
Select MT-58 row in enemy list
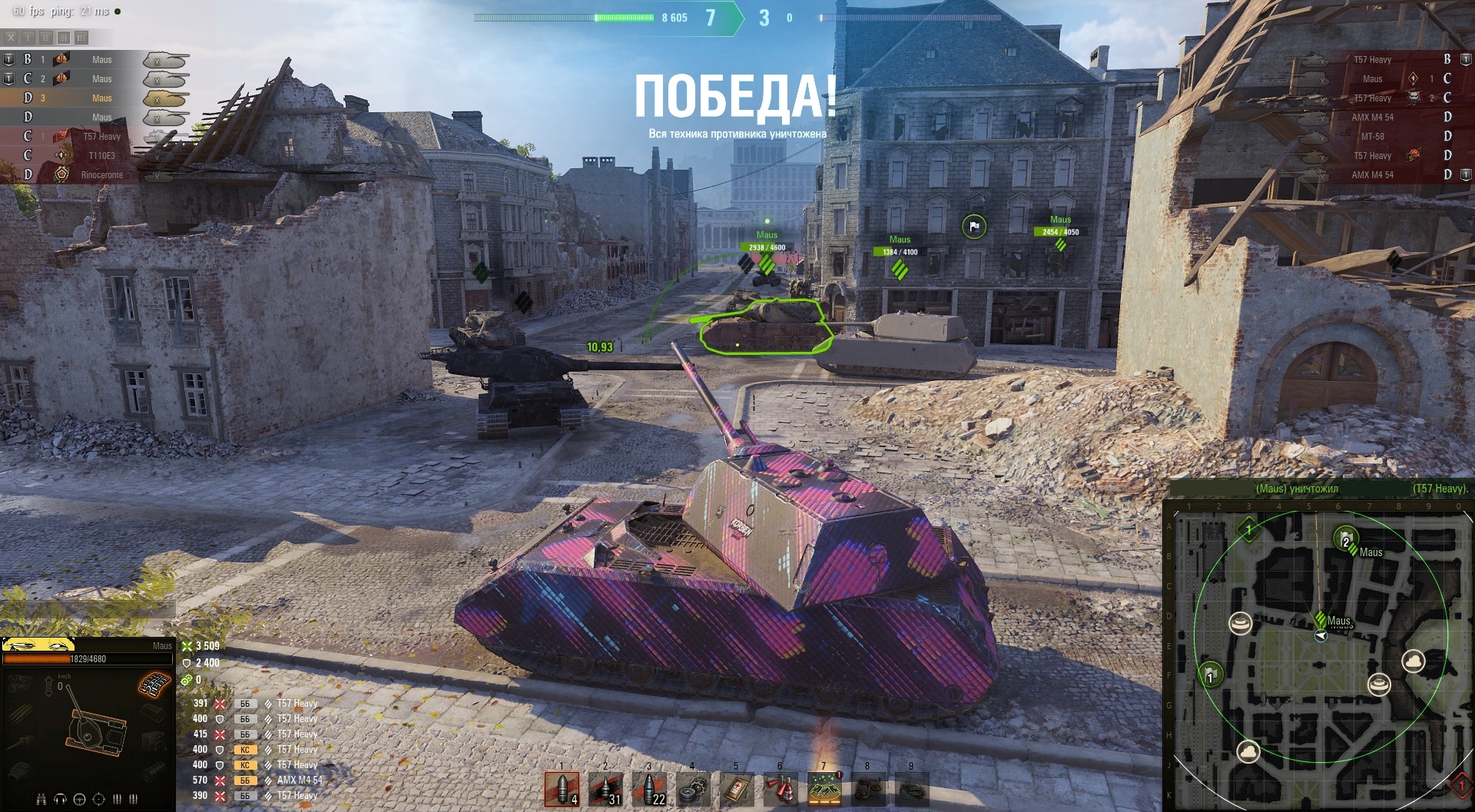pos(1383,137)
